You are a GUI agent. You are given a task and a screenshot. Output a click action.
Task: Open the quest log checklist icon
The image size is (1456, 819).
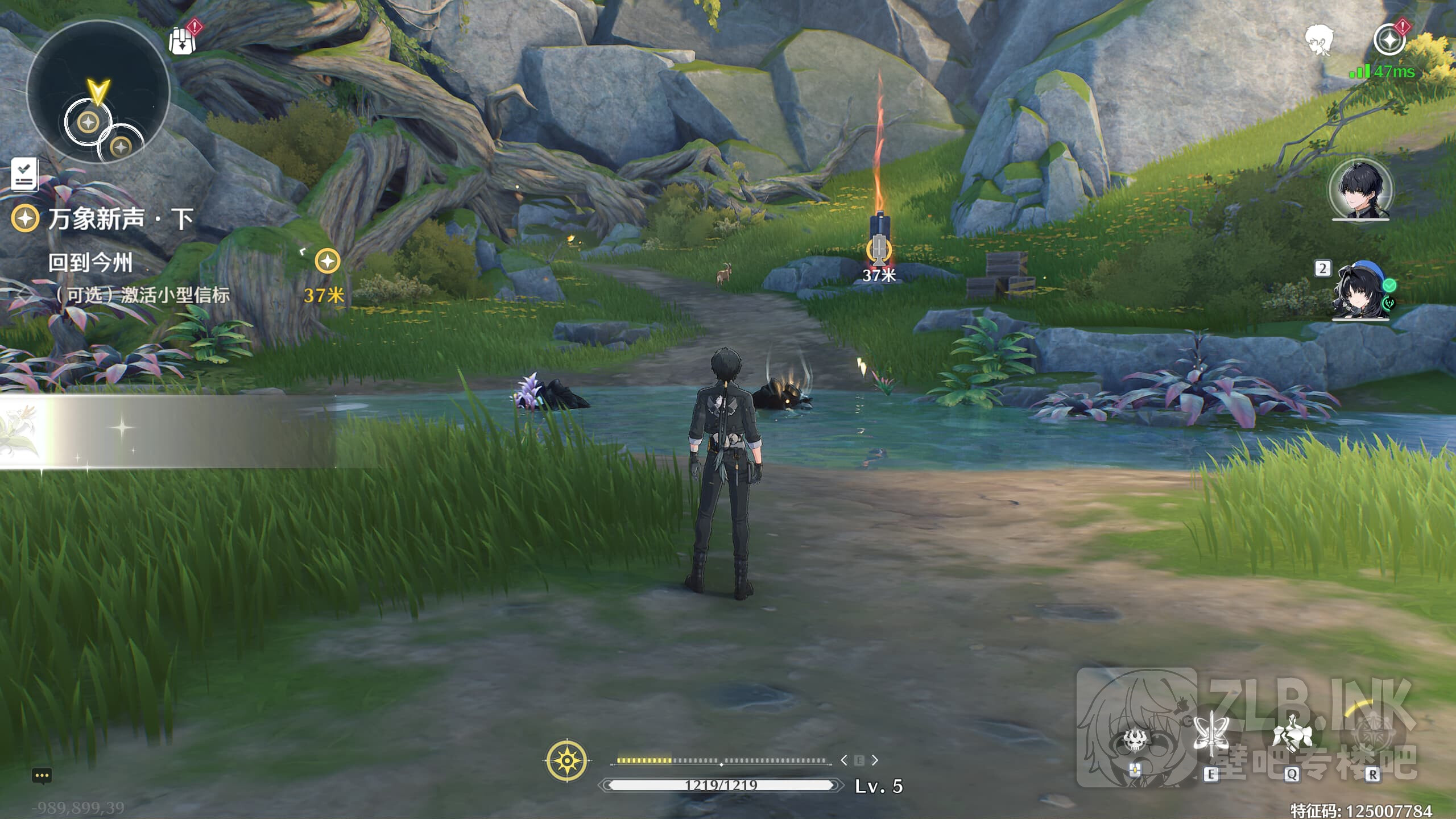(x=24, y=174)
